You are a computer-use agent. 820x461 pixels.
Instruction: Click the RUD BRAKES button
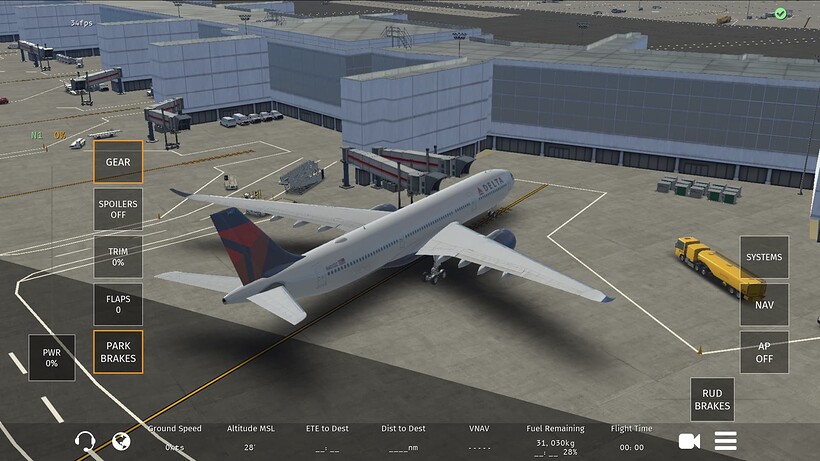[x=712, y=399]
